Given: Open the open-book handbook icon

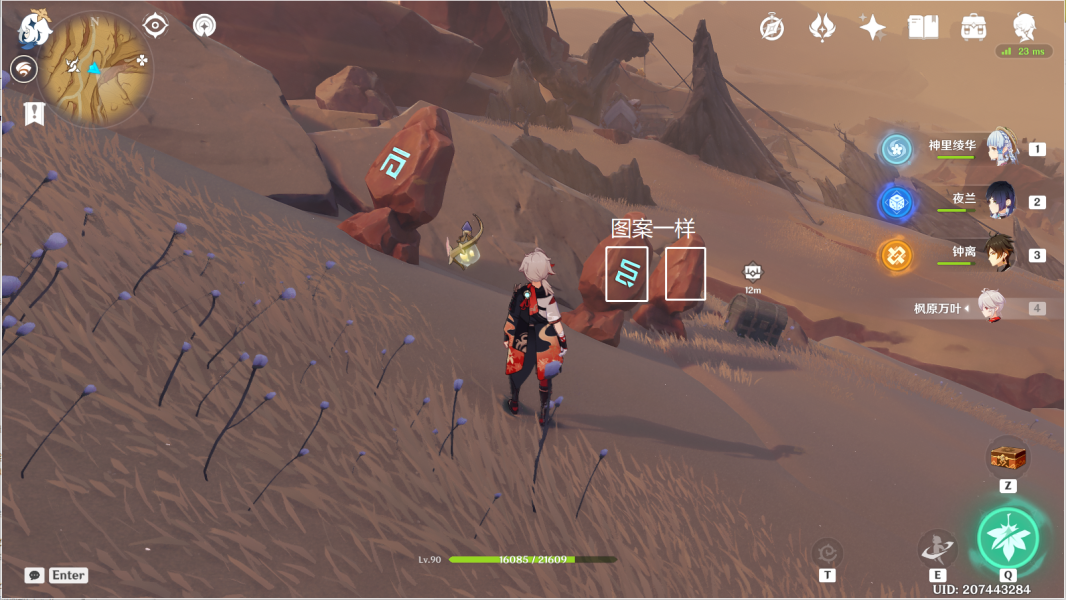Looking at the screenshot, I should click(922, 27).
